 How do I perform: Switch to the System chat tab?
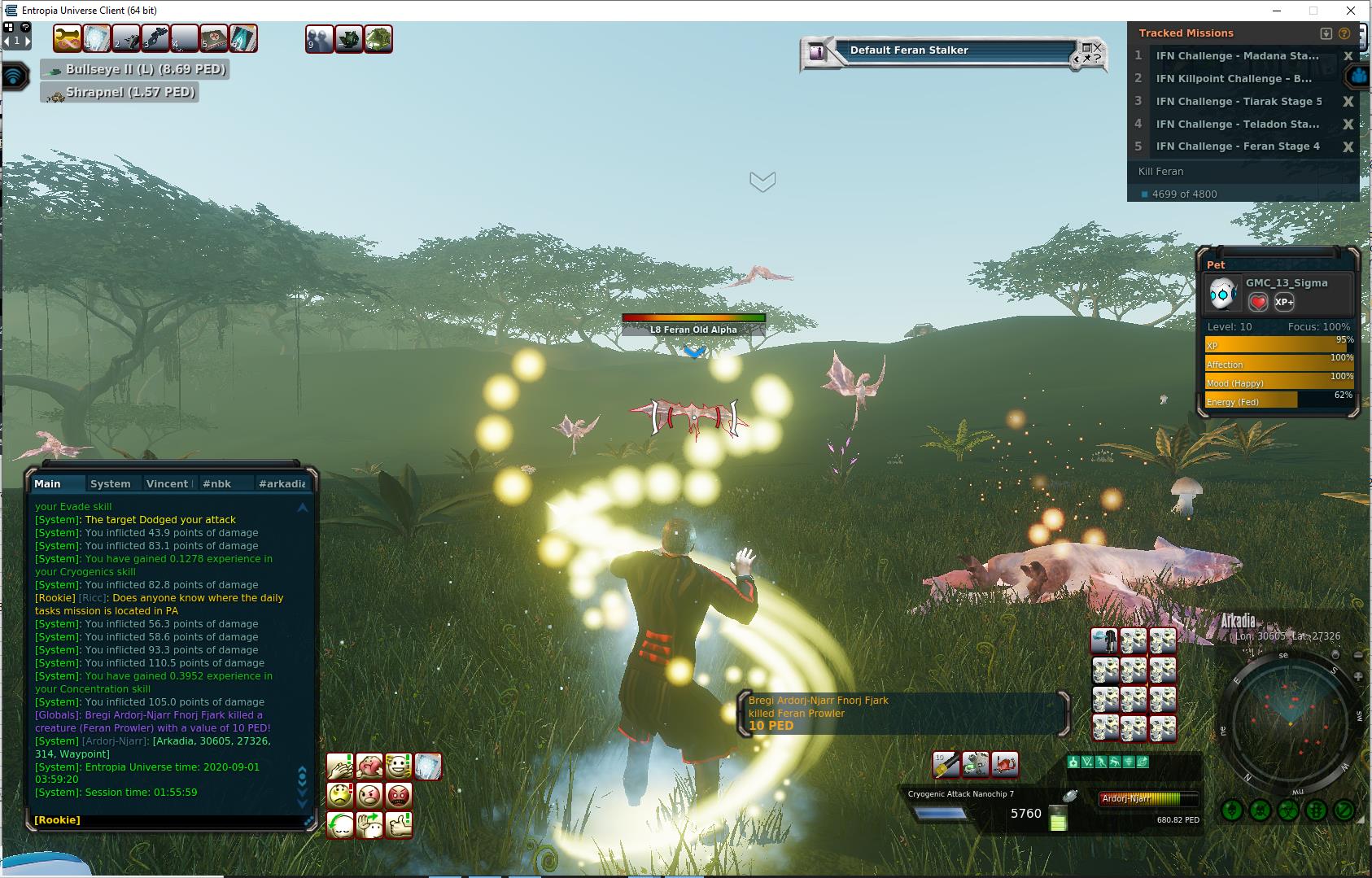tap(110, 483)
